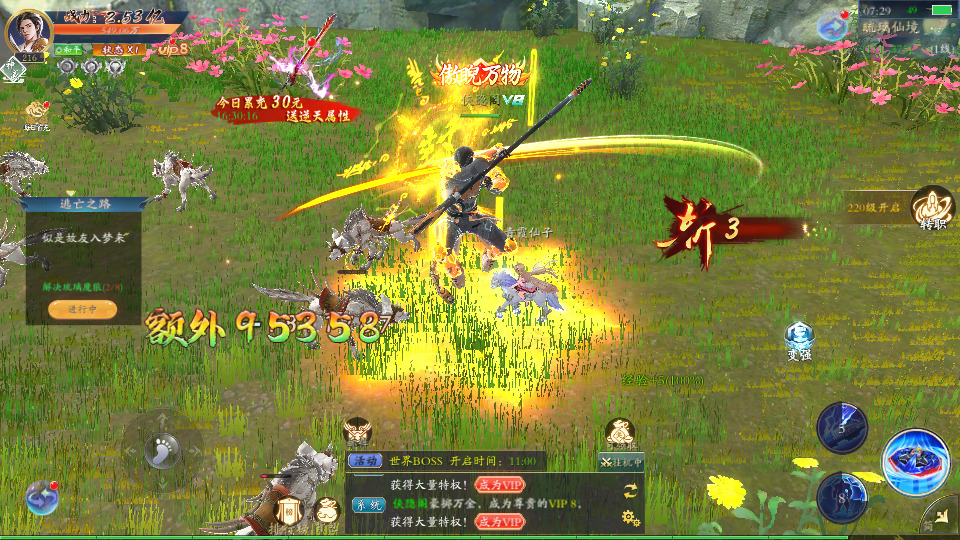Click the first recharge gold icon
This screenshot has height=540, width=960.
[38, 112]
